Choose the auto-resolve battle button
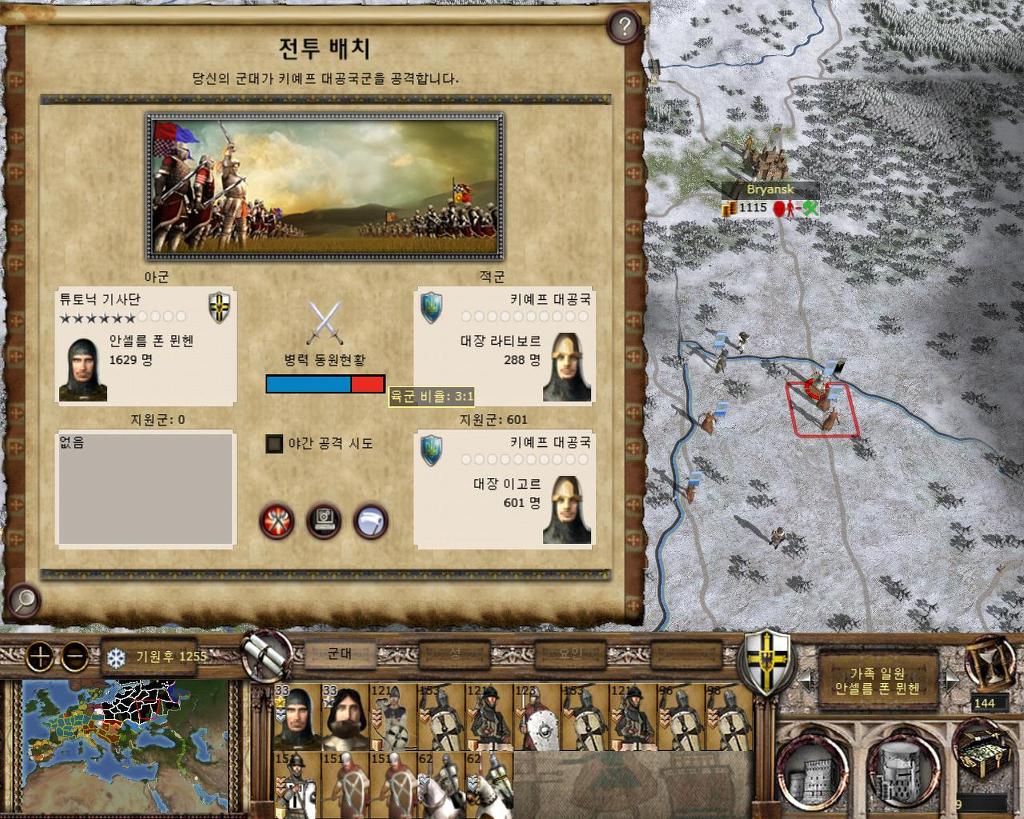 coord(324,521)
